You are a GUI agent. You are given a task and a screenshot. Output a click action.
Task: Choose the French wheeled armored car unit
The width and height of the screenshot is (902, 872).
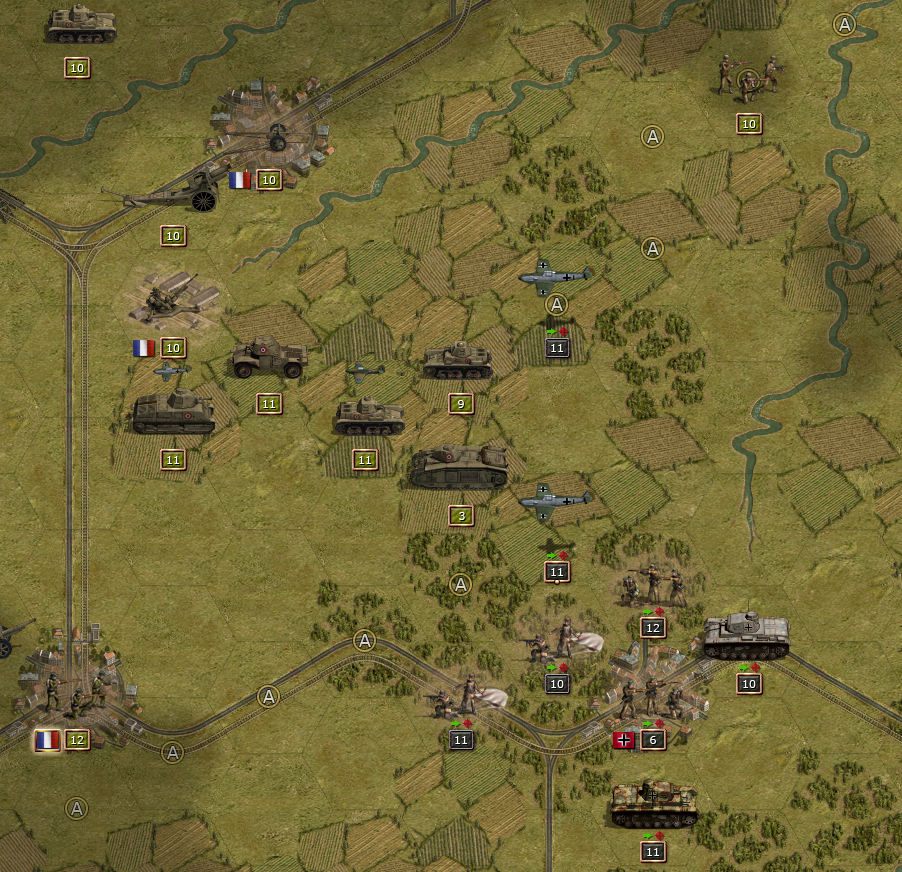point(268,358)
